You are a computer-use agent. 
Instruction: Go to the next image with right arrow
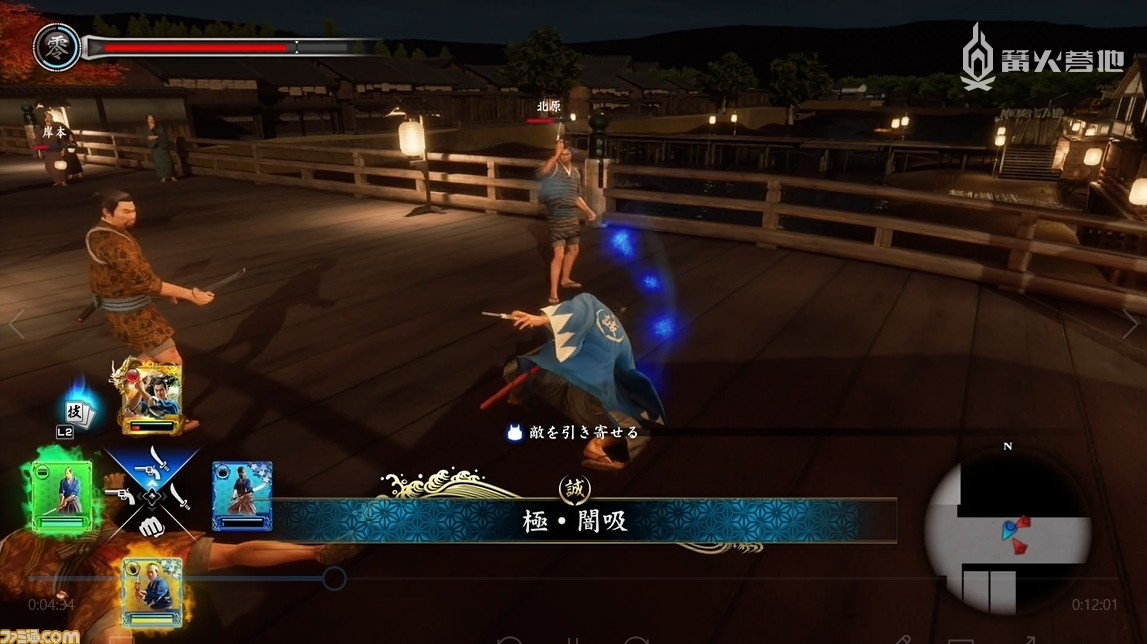[x=1129, y=323]
